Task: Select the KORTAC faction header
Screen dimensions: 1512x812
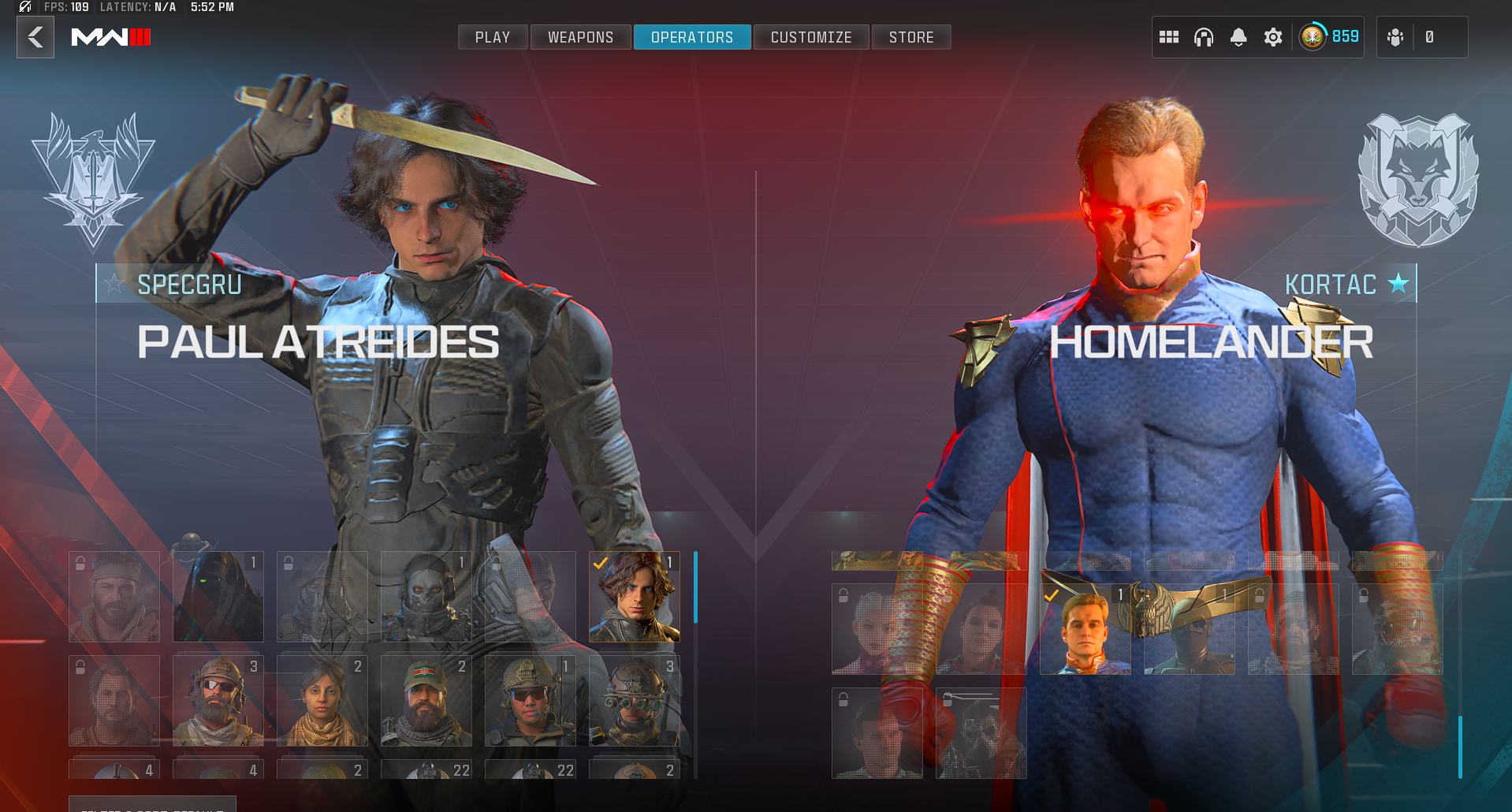Action: click(1331, 284)
